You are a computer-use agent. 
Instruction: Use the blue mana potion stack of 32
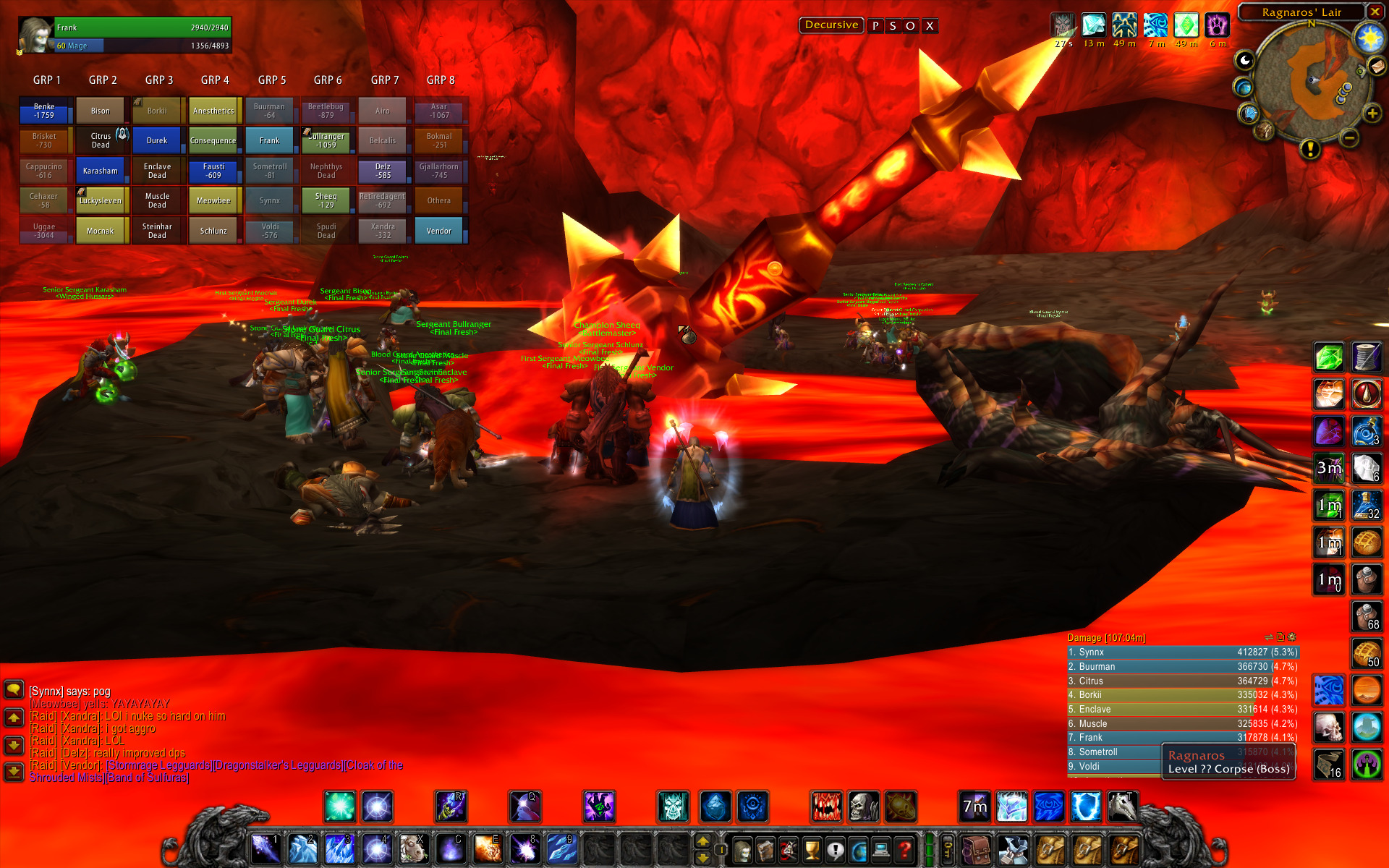pos(1367,505)
